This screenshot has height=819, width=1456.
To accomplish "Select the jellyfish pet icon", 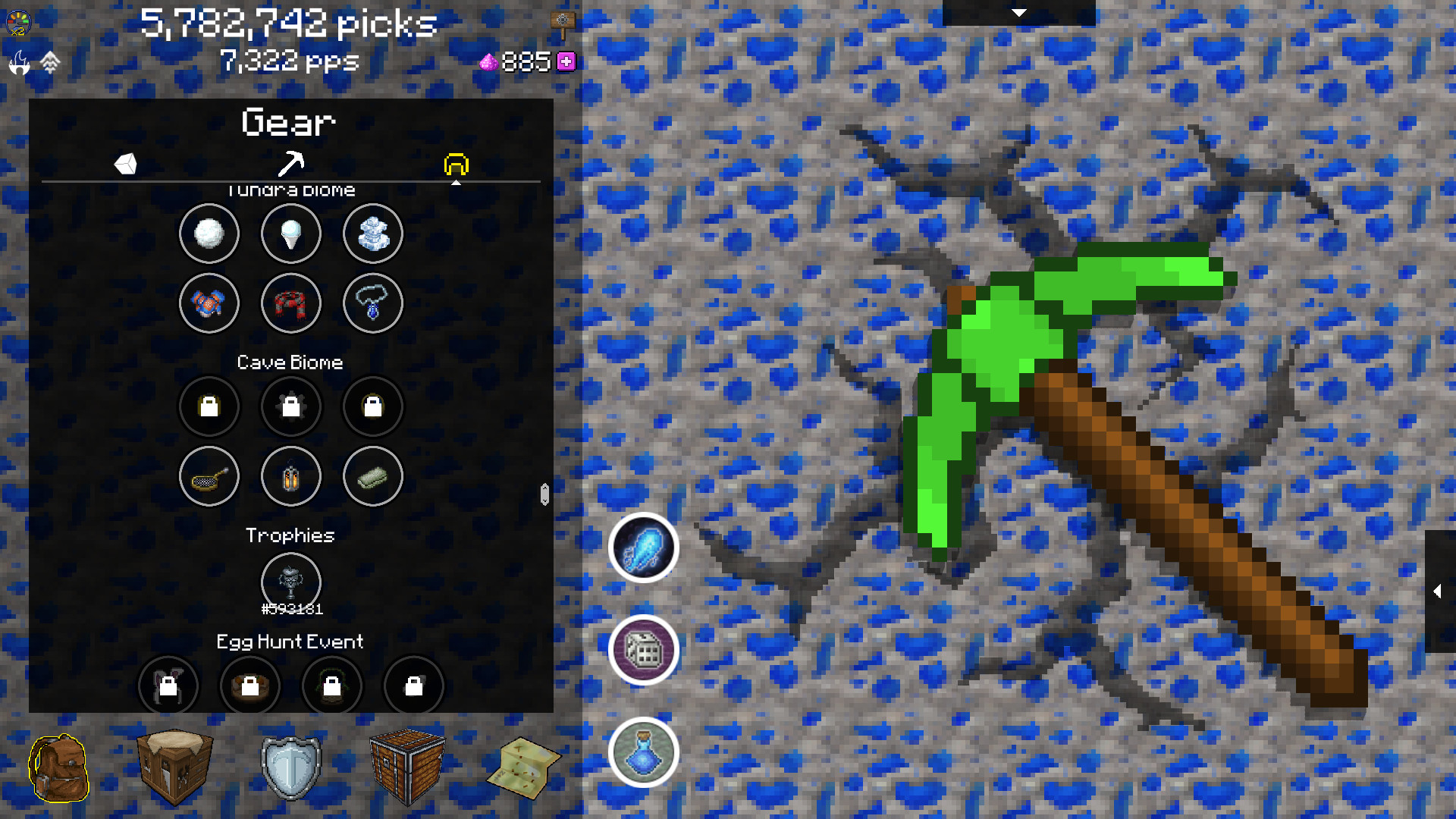I will [643, 548].
